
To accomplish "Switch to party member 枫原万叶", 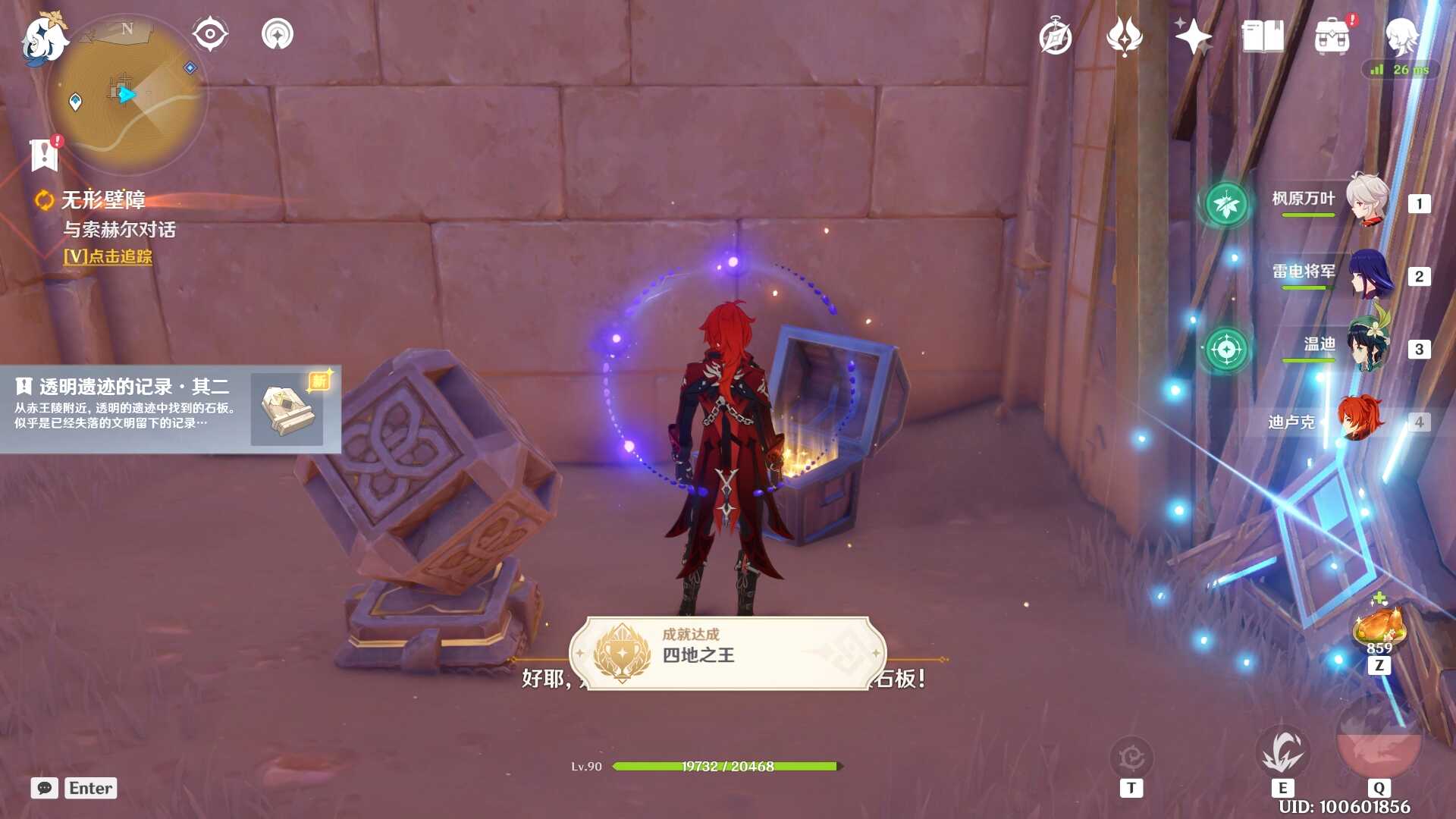I will [x=1367, y=201].
